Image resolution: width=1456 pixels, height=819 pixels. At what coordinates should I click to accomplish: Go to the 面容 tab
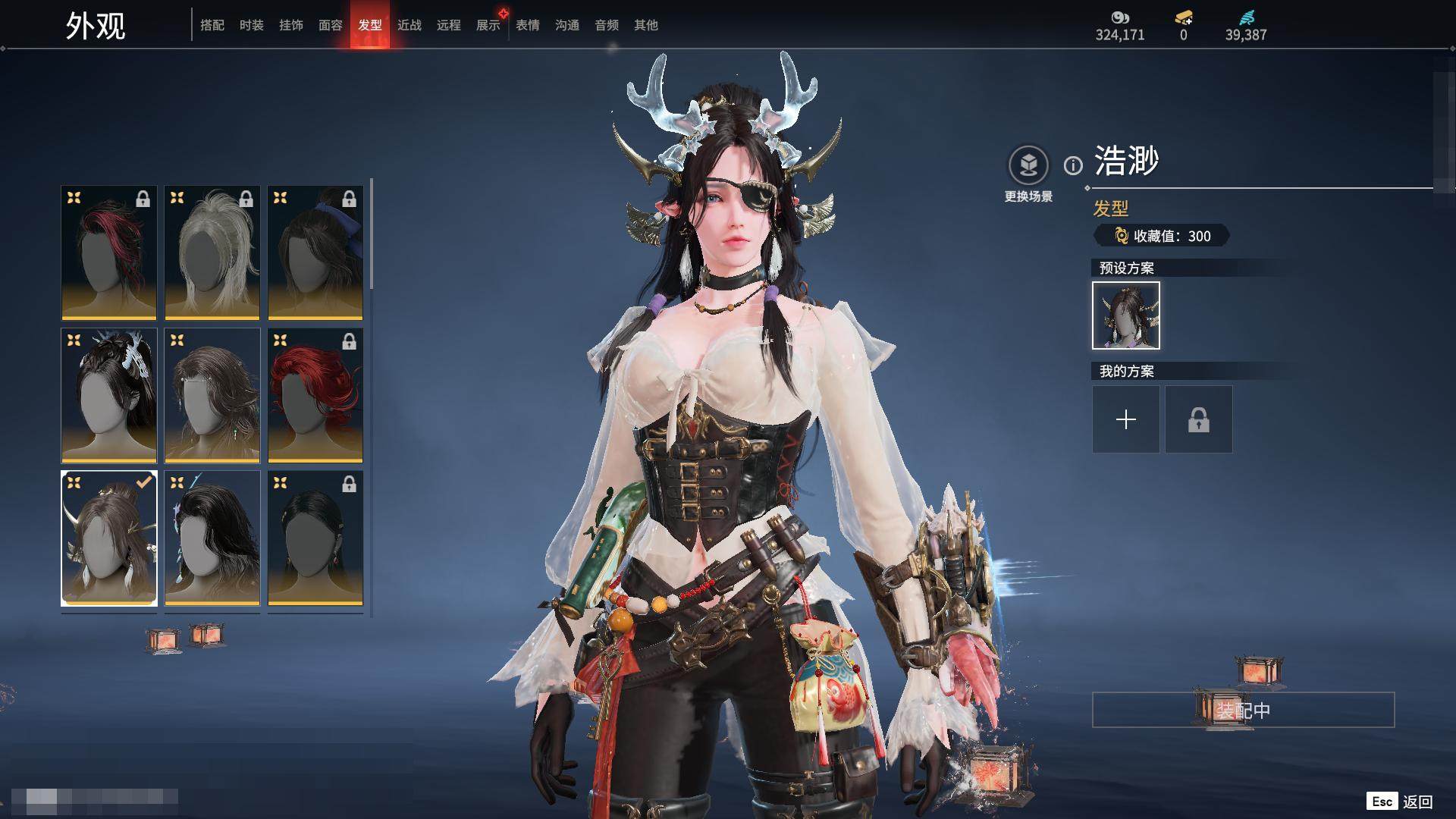331,25
